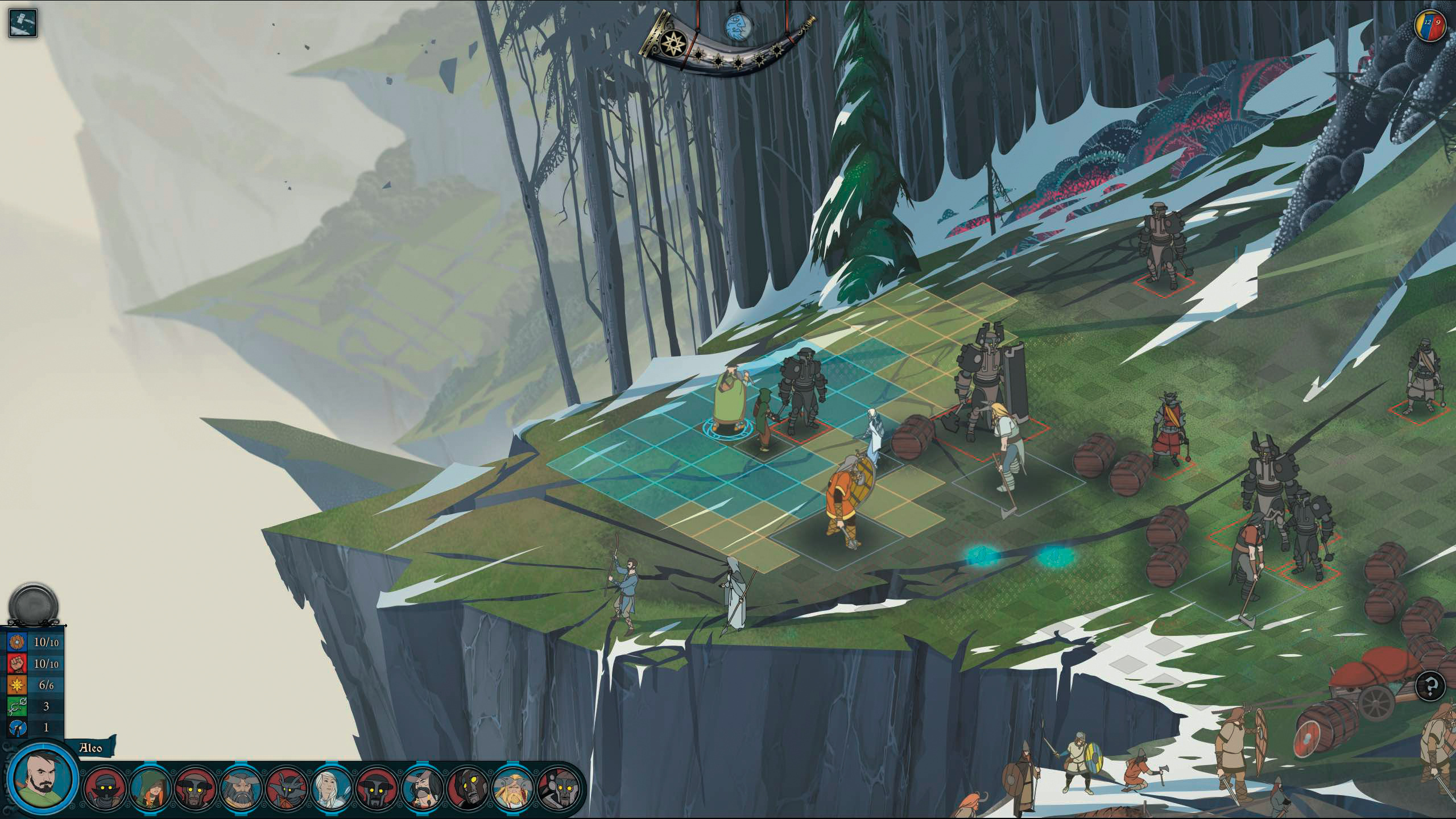Pick the grey-bearded horned varl portrait
1456x819 pixels.
(241, 788)
